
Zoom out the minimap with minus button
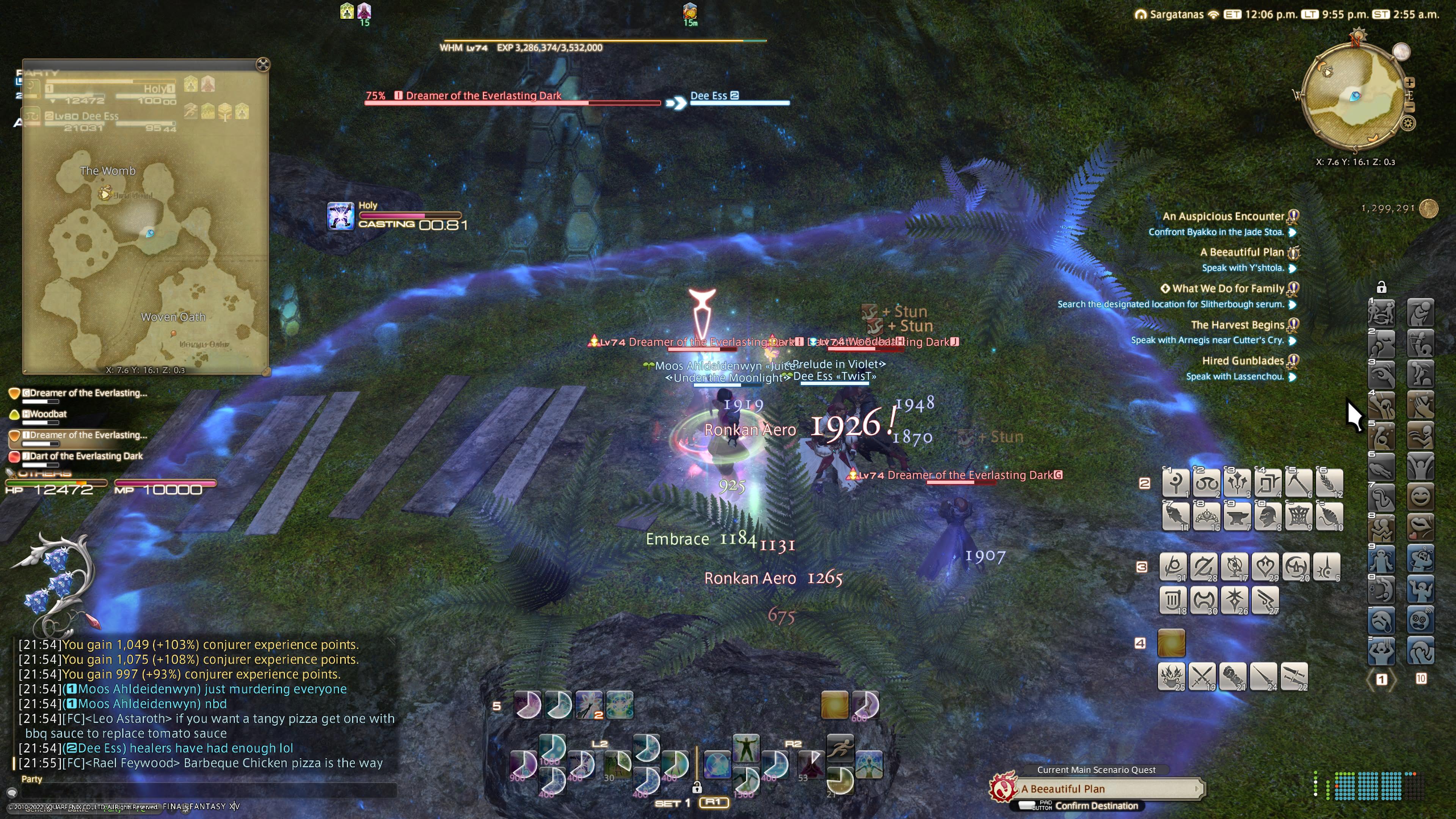1410,107
